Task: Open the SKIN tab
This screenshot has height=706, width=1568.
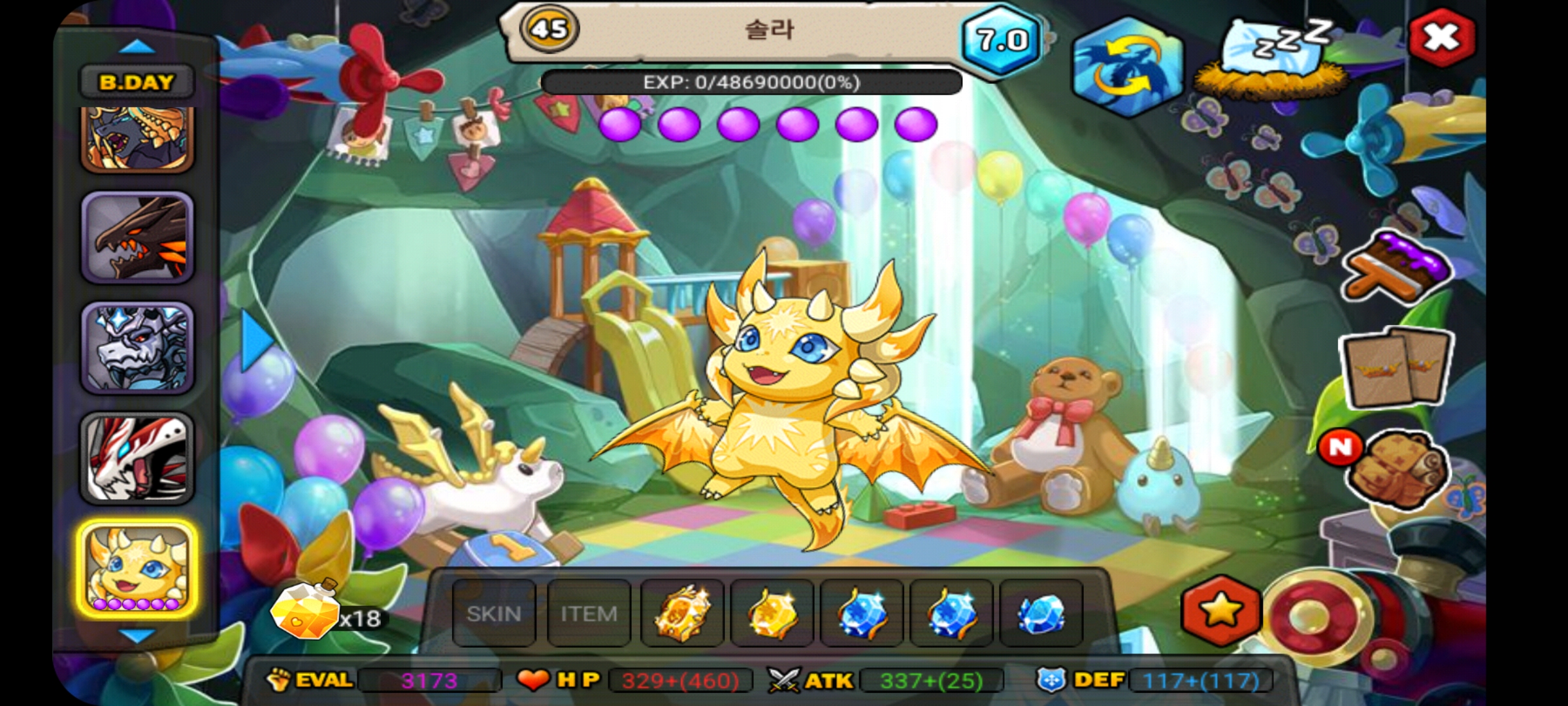Action: pyautogui.click(x=494, y=614)
